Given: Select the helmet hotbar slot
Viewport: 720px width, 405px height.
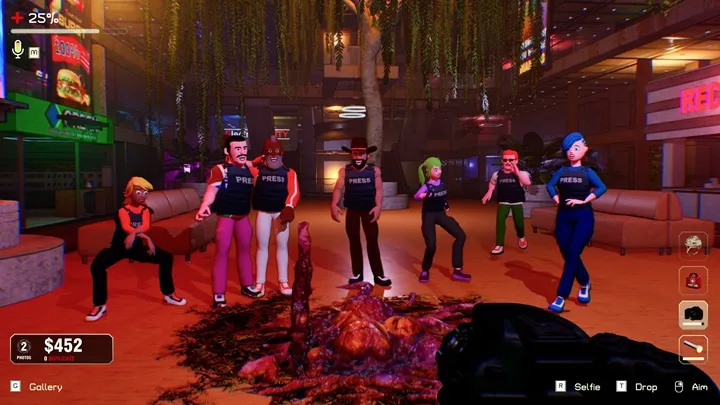Looking at the screenshot, I should click(x=693, y=246).
